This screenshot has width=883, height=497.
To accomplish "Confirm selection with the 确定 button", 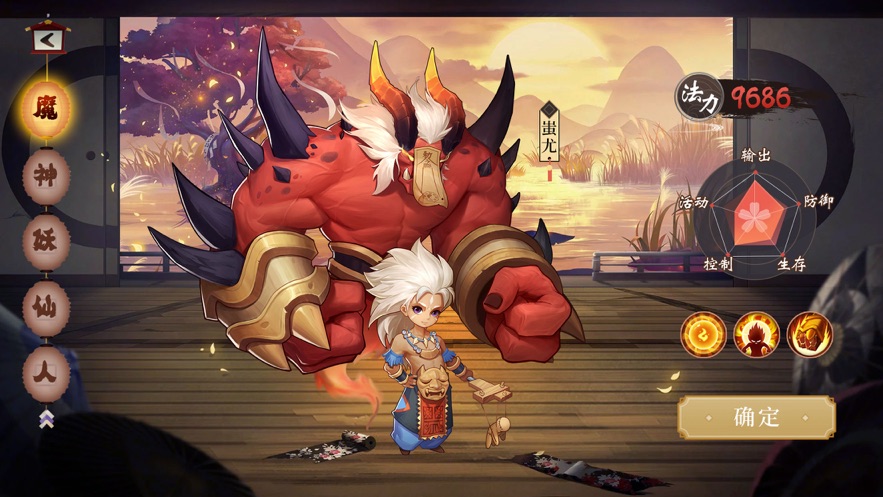I will pyautogui.click(x=756, y=417).
